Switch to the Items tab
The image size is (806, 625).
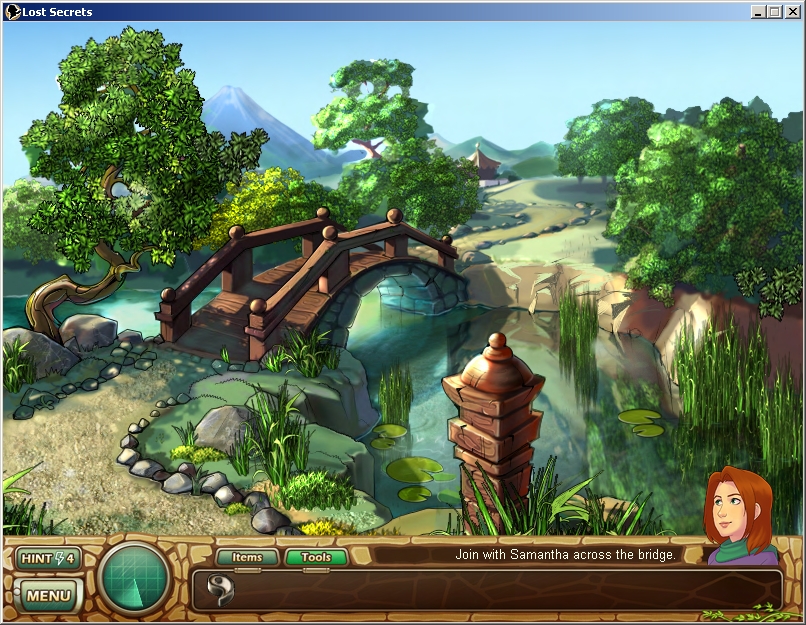click(x=247, y=557)
